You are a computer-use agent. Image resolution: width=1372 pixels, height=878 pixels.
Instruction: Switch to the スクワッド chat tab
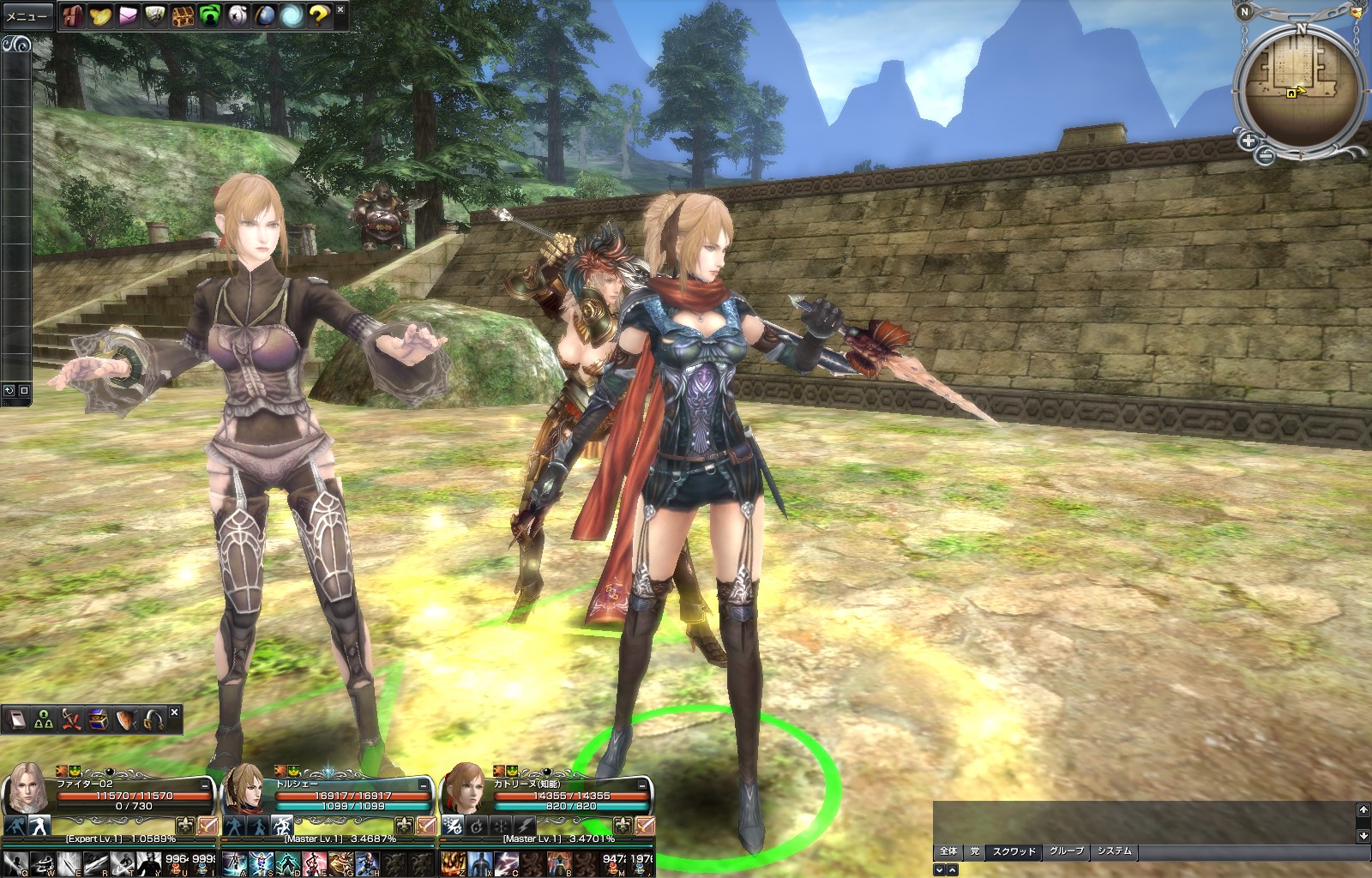pyautogui.click(x=1014, y=851)
